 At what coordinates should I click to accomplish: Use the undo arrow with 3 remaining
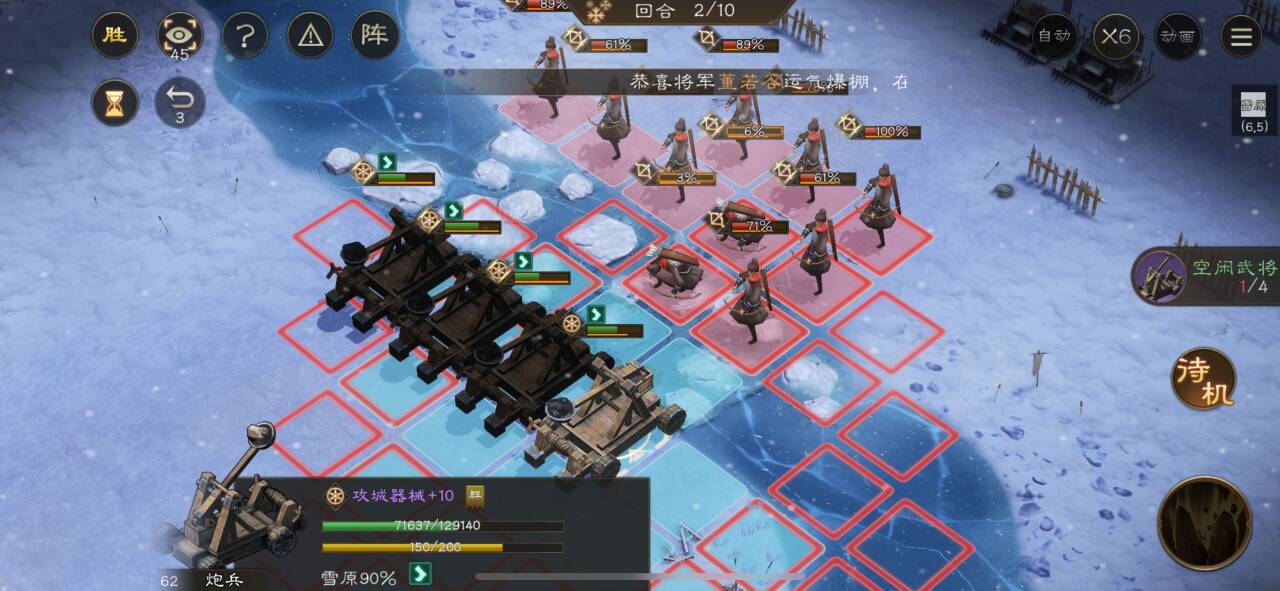tap(180, 100)
